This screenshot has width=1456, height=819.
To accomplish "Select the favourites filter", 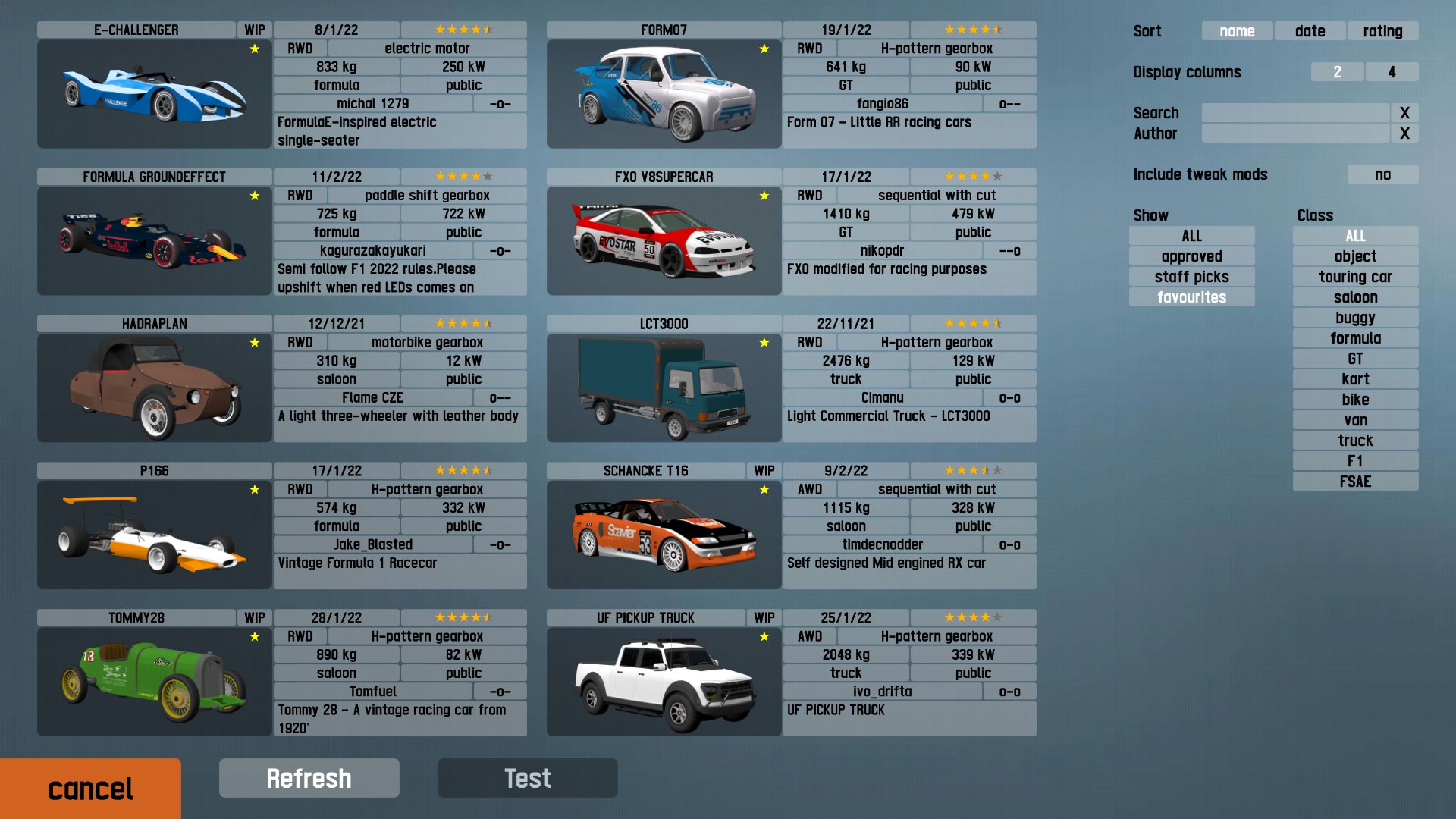I will tap(1191, 297).
